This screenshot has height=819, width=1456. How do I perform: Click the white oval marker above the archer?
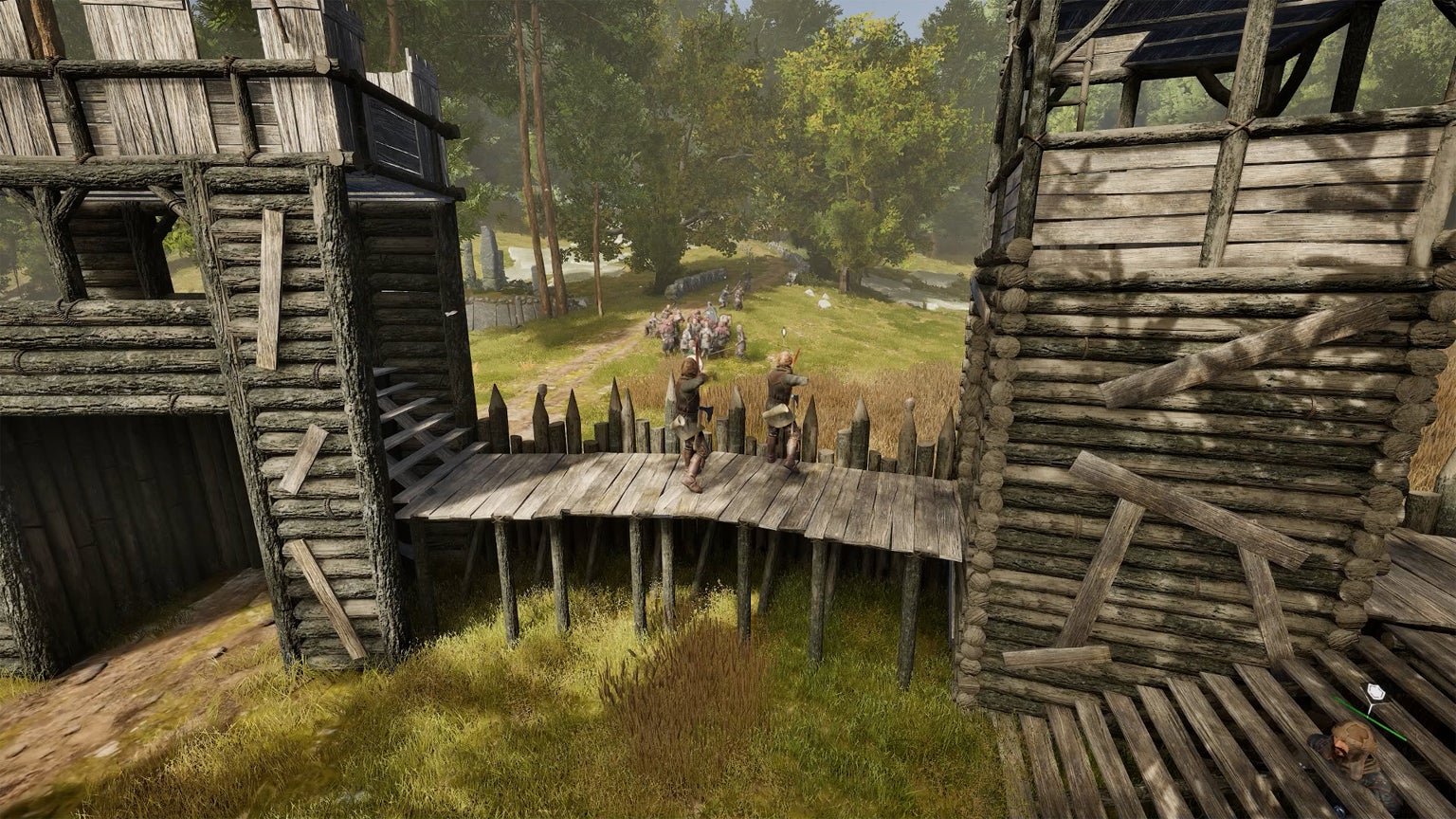(785, 332)
